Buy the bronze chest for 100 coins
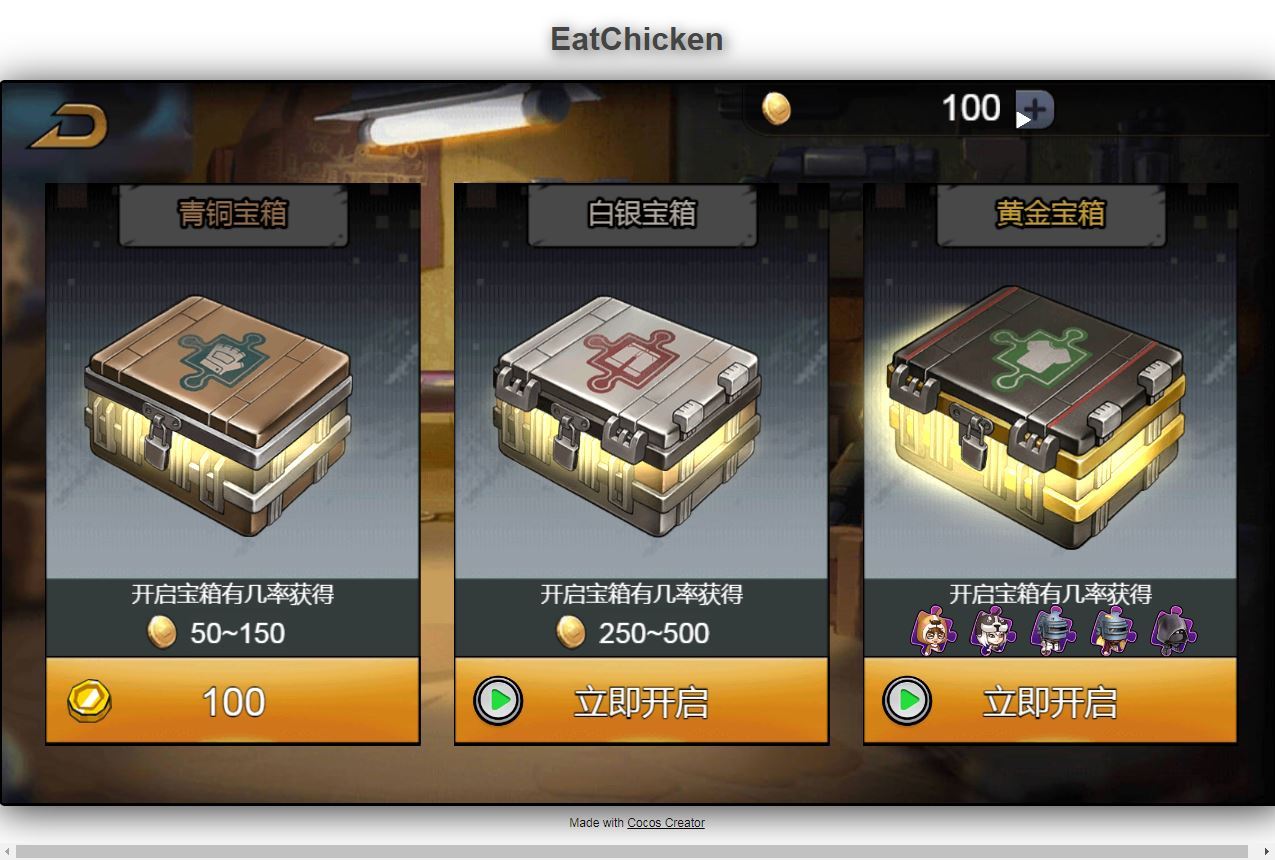Viewport: 1275px width, 860px height. [x=233, y=701]
